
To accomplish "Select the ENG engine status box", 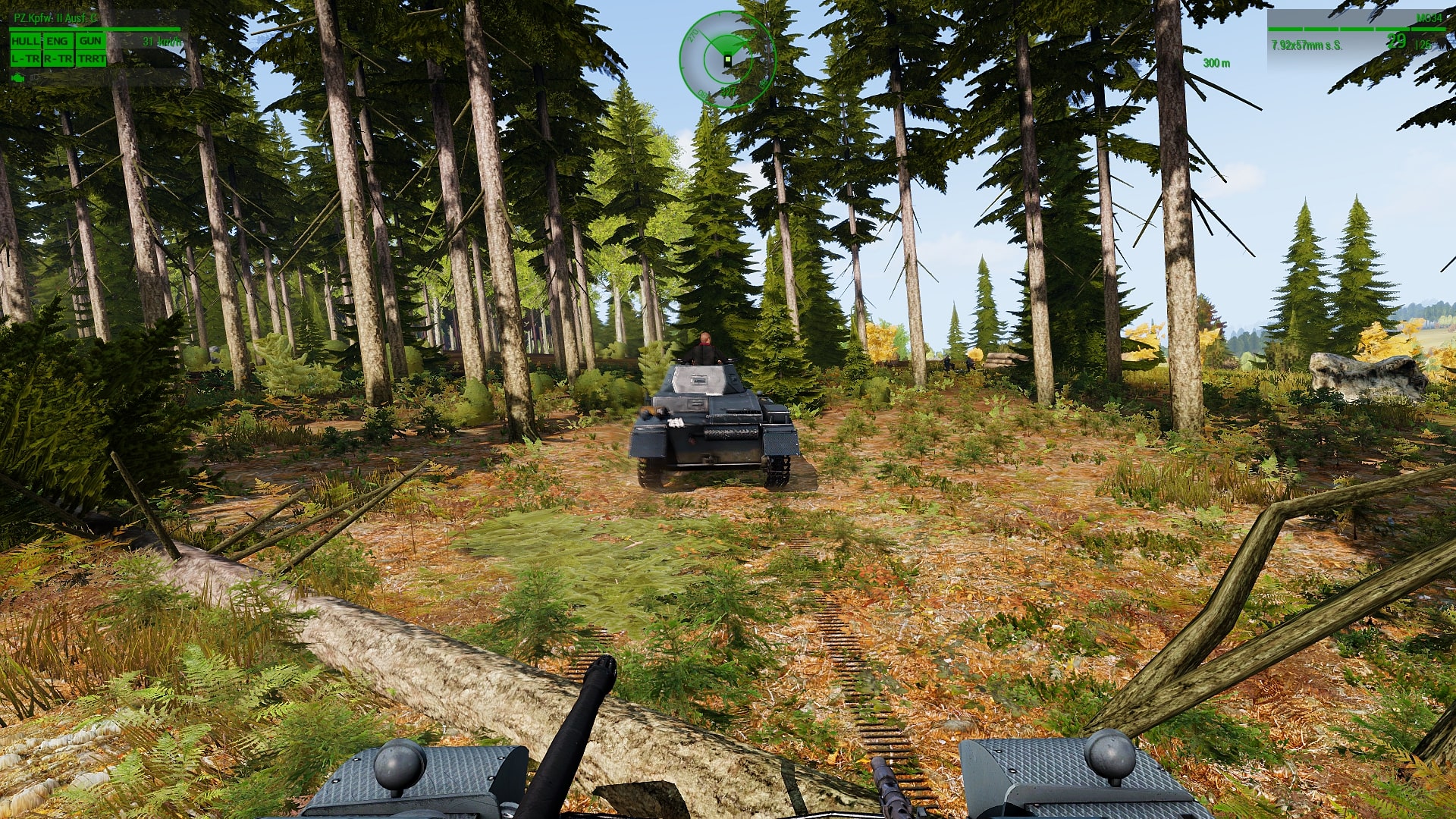I will (x=58, y=41).
